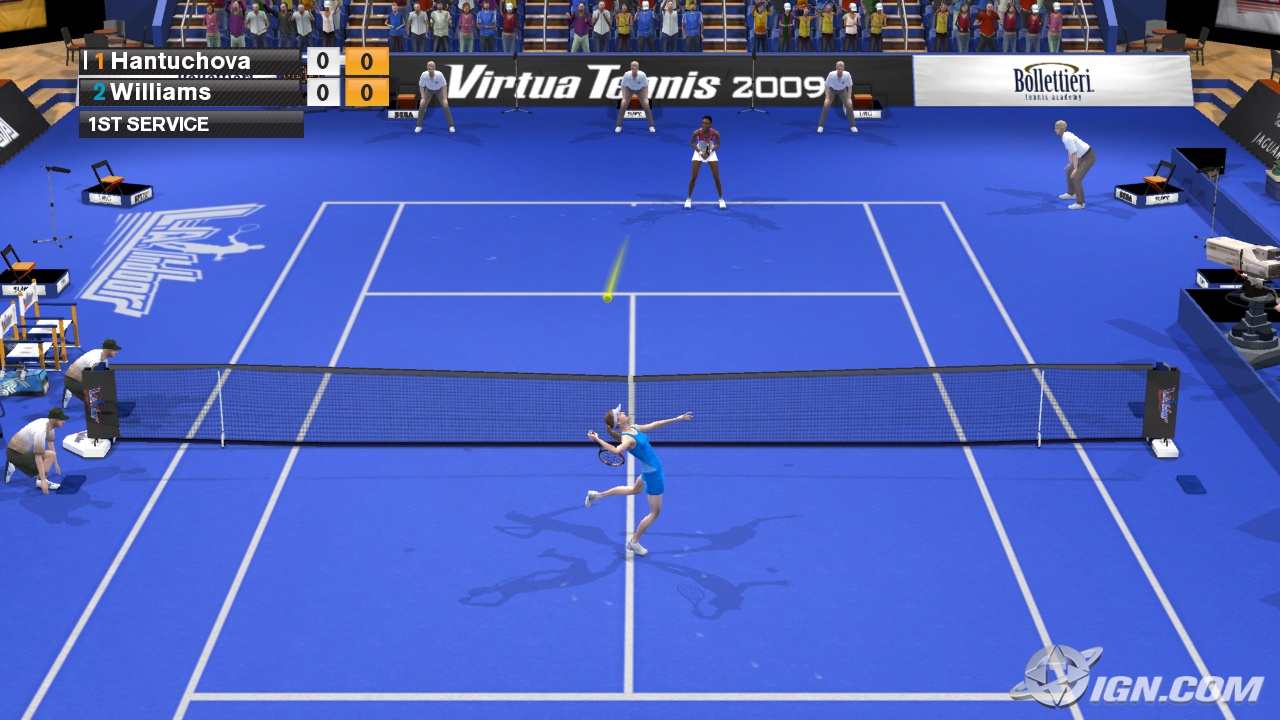Click the serving indicator bar beside Hantuchova
Screen dimensions: 1280x720
click(x=87, y=58)
